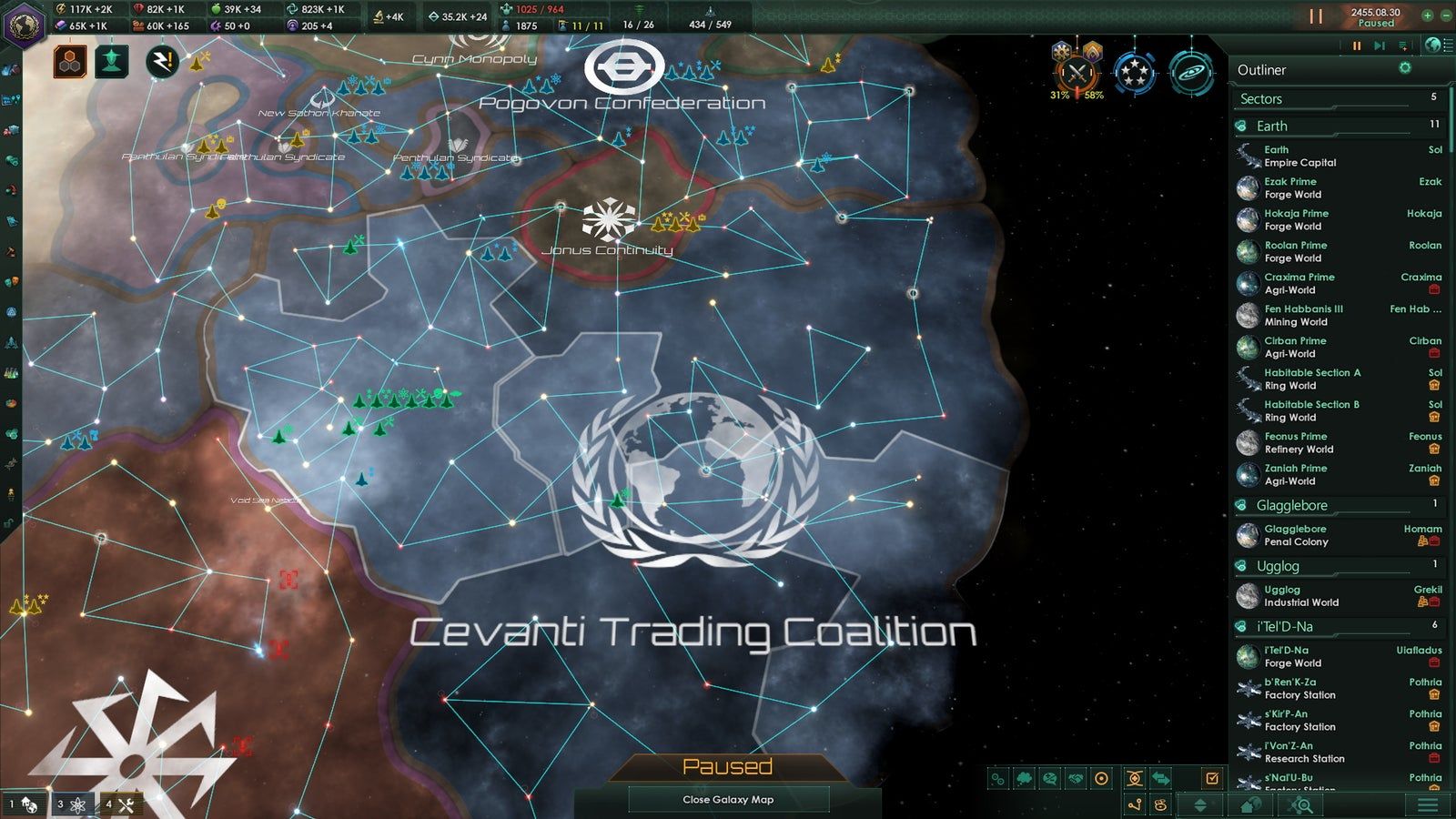
Task: Switch to the diplomacy map mode handshake icon
Action: (1075, 779)
